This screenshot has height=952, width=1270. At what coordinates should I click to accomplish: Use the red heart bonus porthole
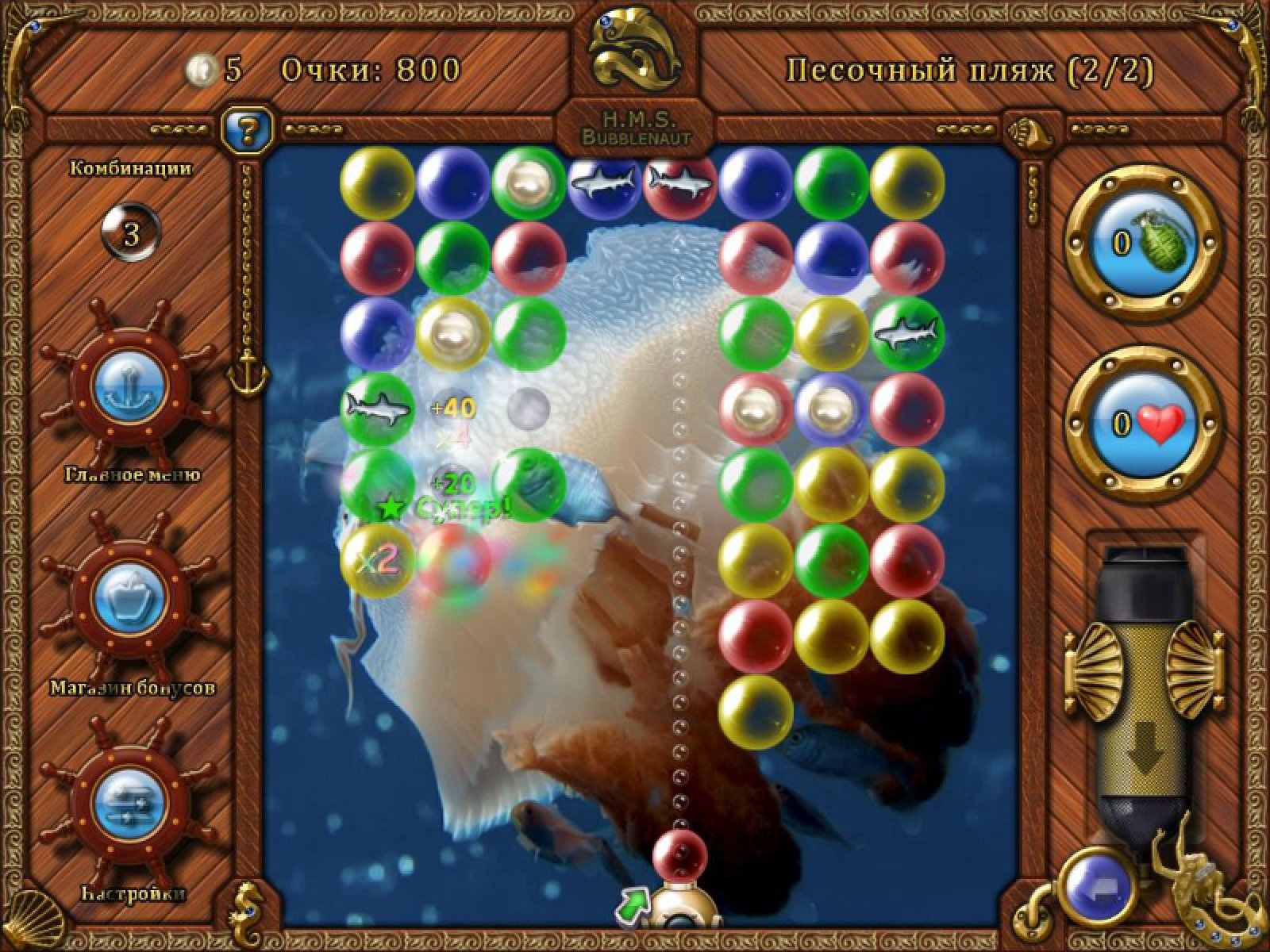[x=1141, y=423]
